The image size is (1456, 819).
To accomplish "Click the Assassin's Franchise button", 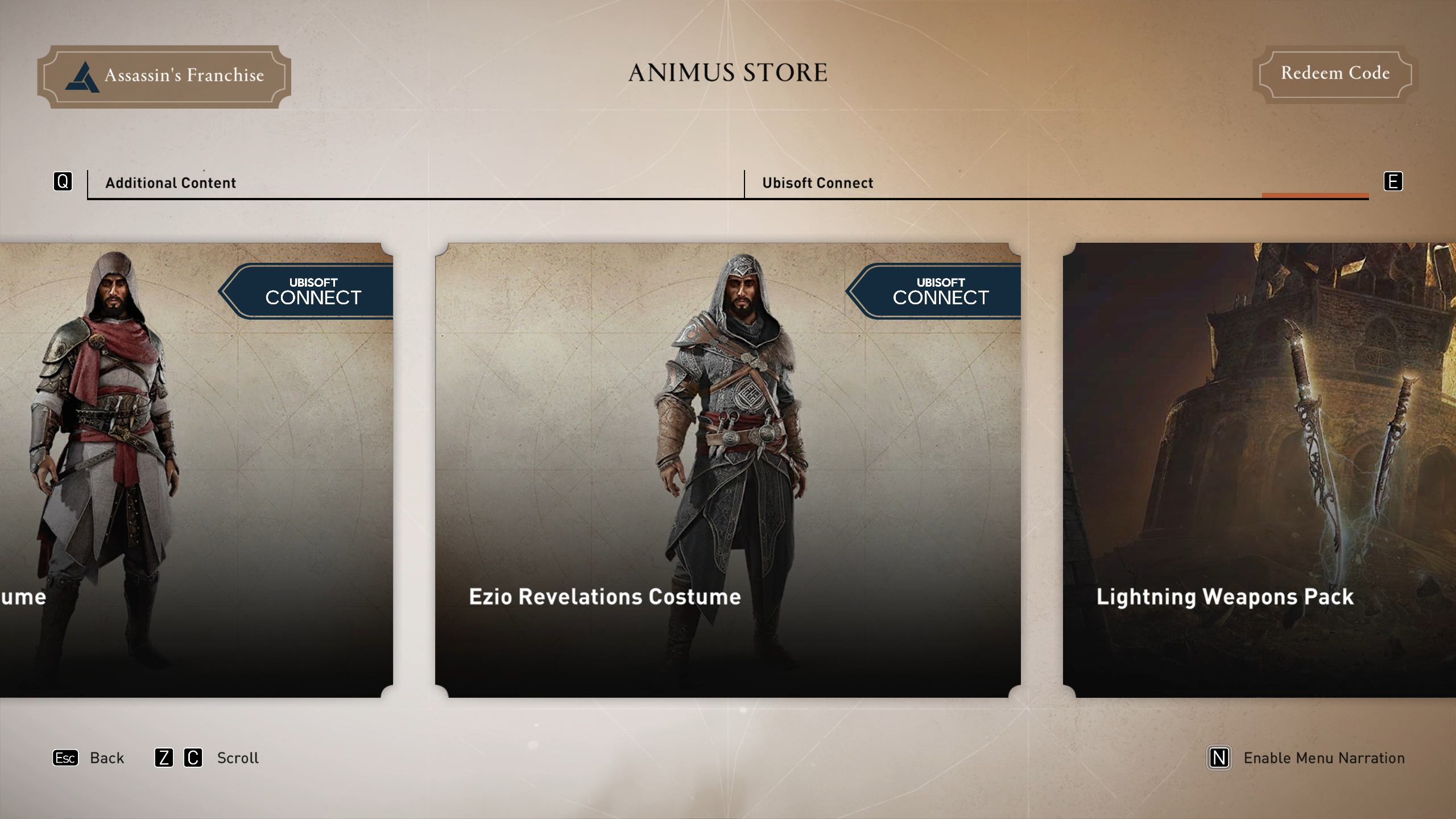I will (x=164, y=75).
